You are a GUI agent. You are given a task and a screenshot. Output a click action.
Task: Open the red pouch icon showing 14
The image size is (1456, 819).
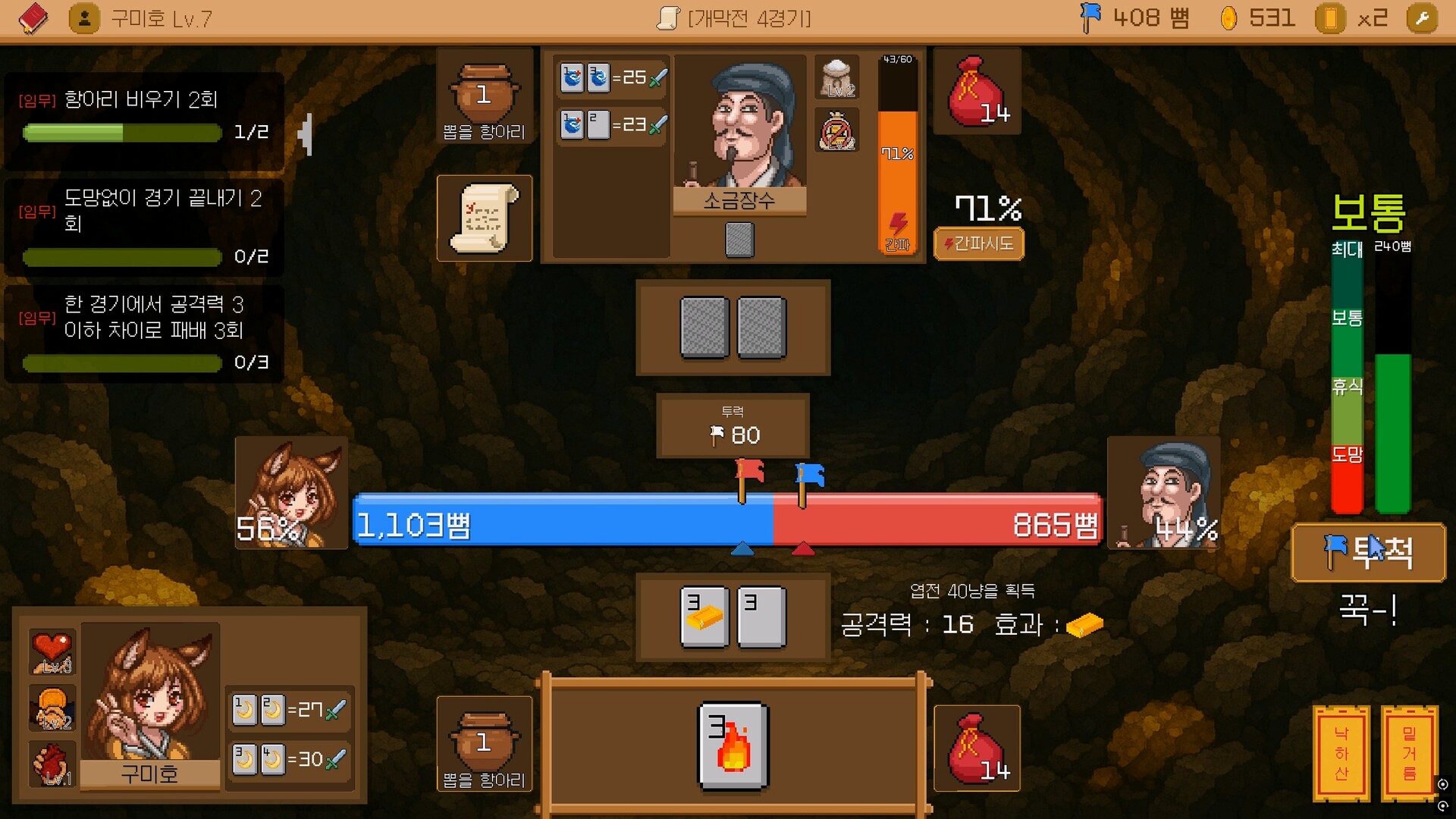[x=977, y=91]
